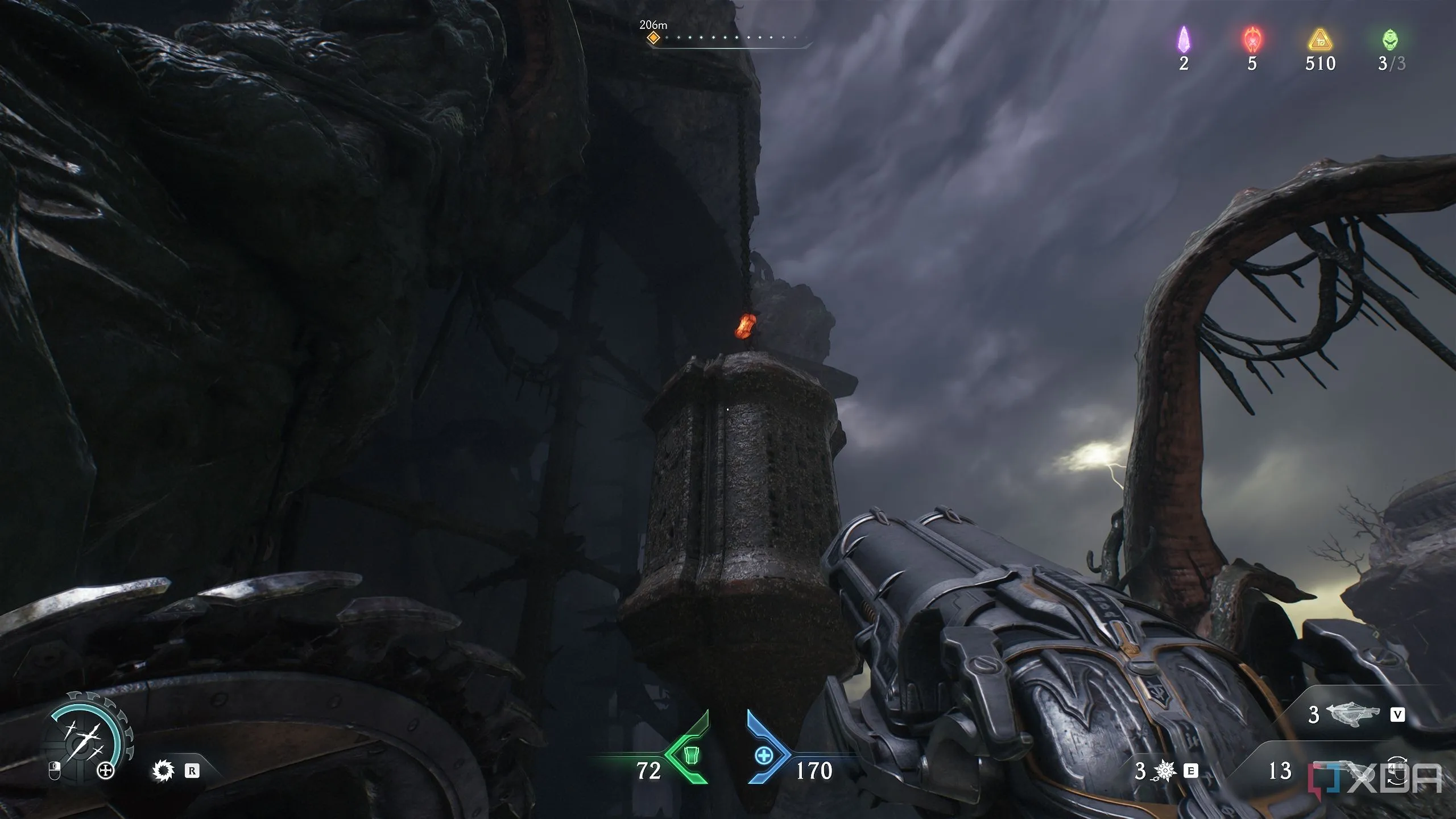
Task: Activate the shield saw blade ability
Action: point(163,771)
